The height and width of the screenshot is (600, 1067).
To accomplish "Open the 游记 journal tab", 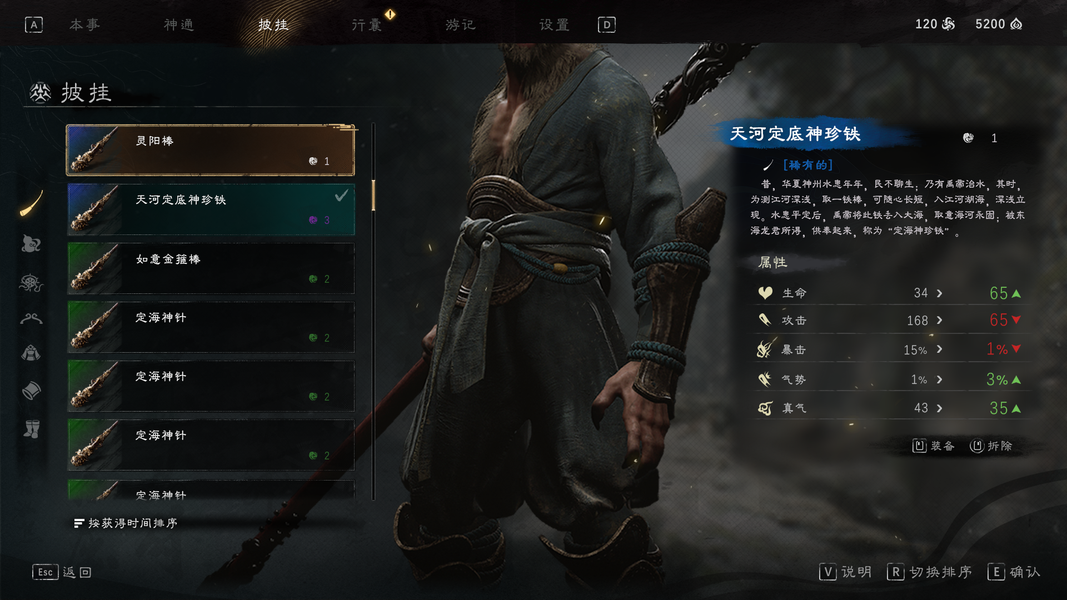I will tap(461, 25).
